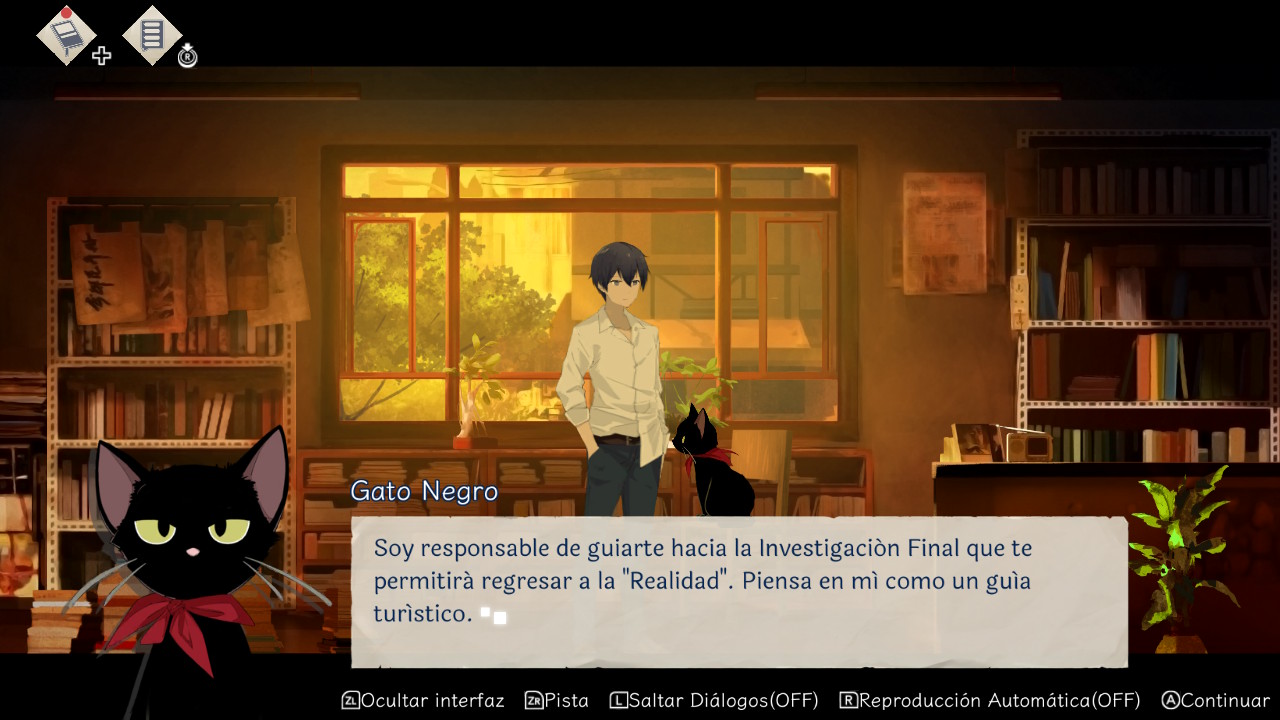Click the Gato Negro dialogue text box
1280x720 pixels.
pos(739,590)
